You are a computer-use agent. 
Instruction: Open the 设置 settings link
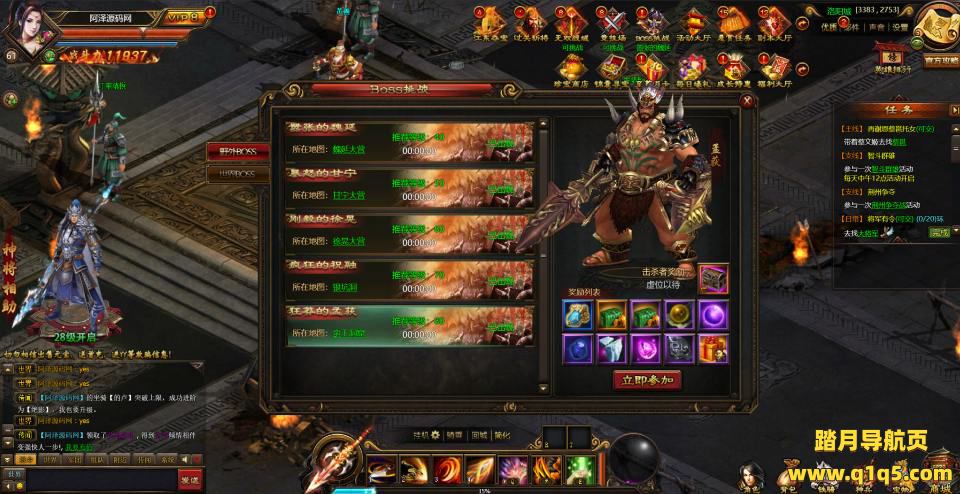point(901,28)
